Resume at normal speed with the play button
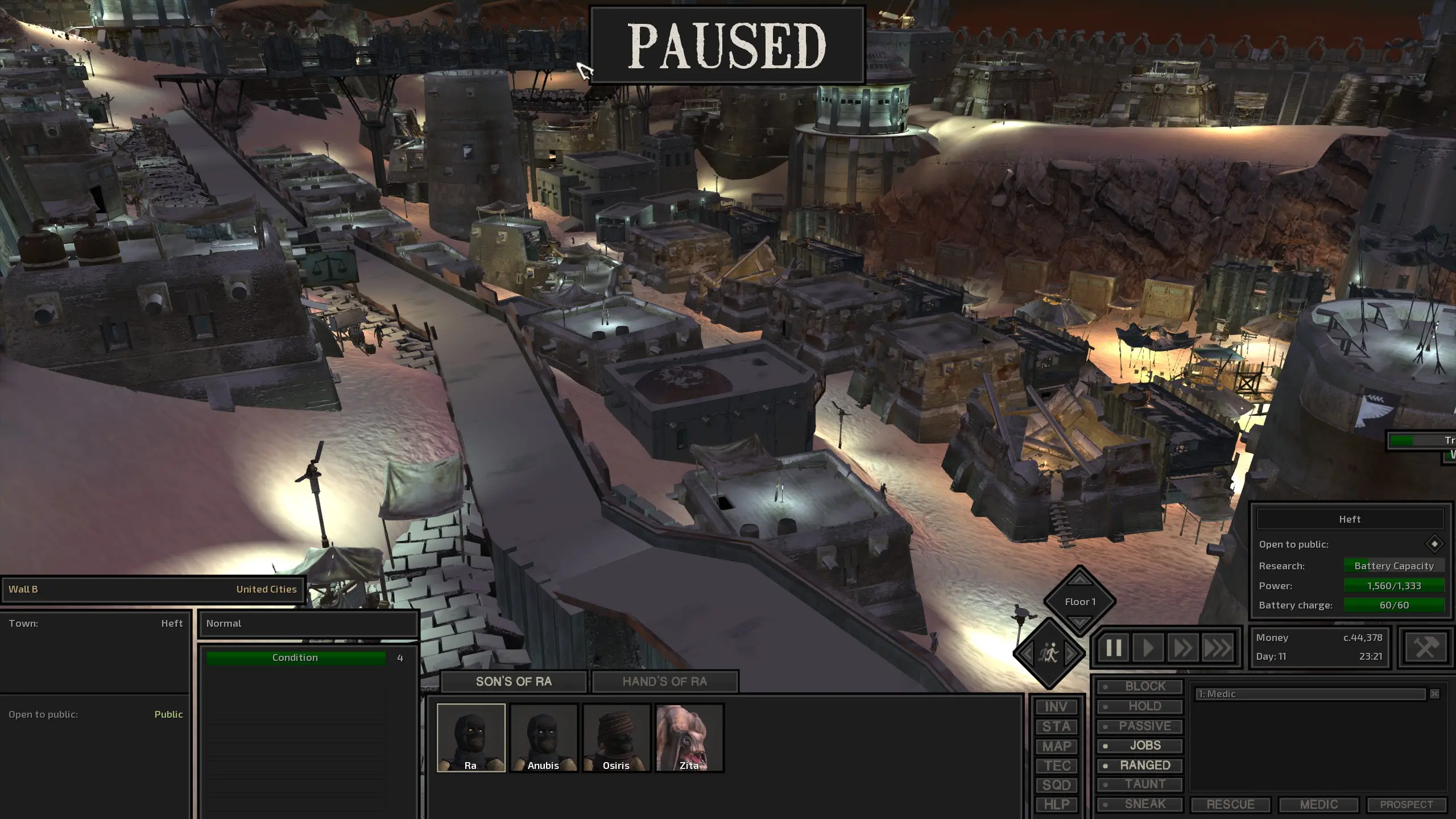This screenshot has width=1456, height=819. [1148, 648]
